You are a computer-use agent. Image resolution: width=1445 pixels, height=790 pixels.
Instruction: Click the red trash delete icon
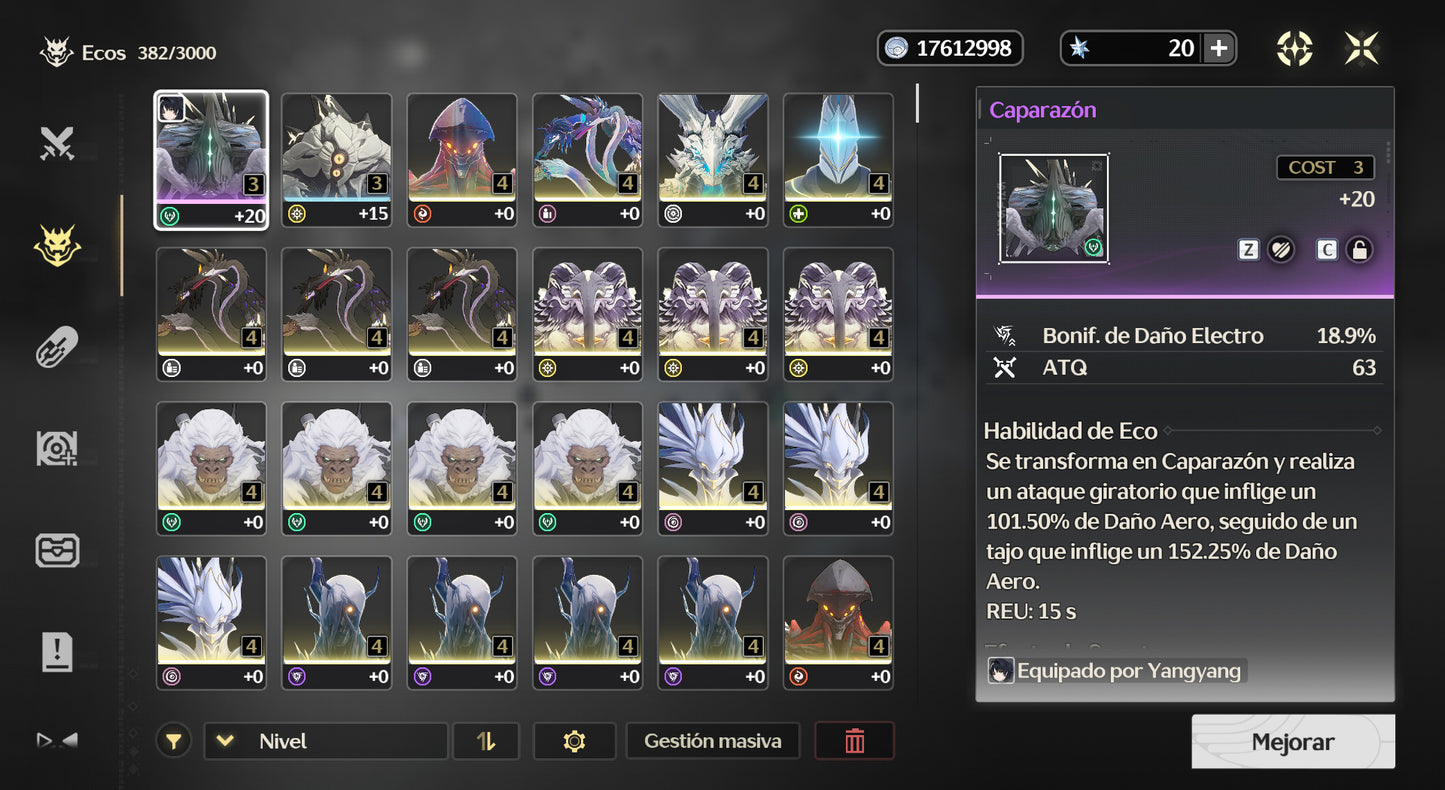pyautogui.click(x=854, y=741)
